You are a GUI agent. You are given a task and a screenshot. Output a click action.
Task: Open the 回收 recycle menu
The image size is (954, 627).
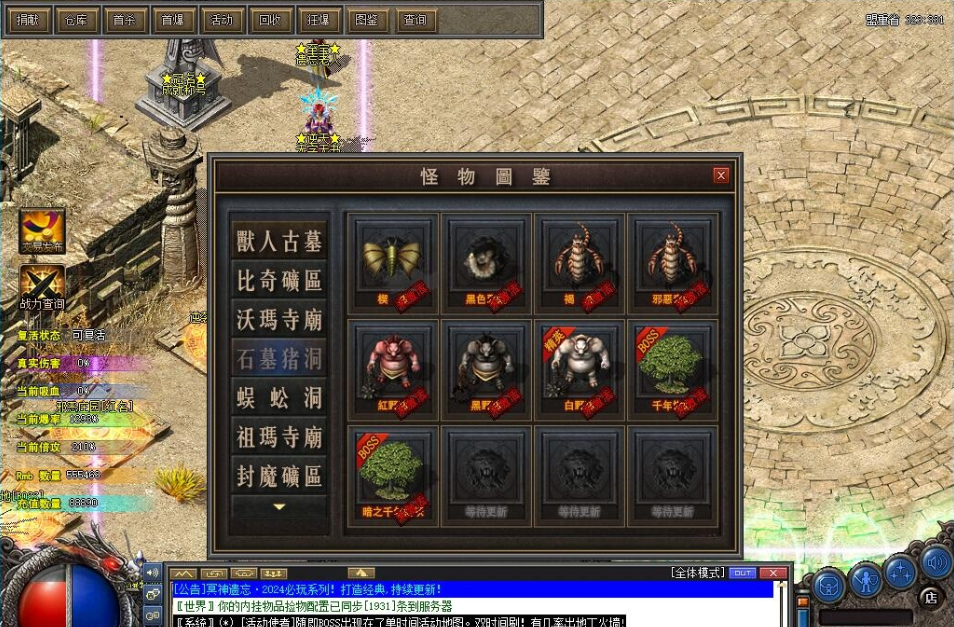point(270,19)
